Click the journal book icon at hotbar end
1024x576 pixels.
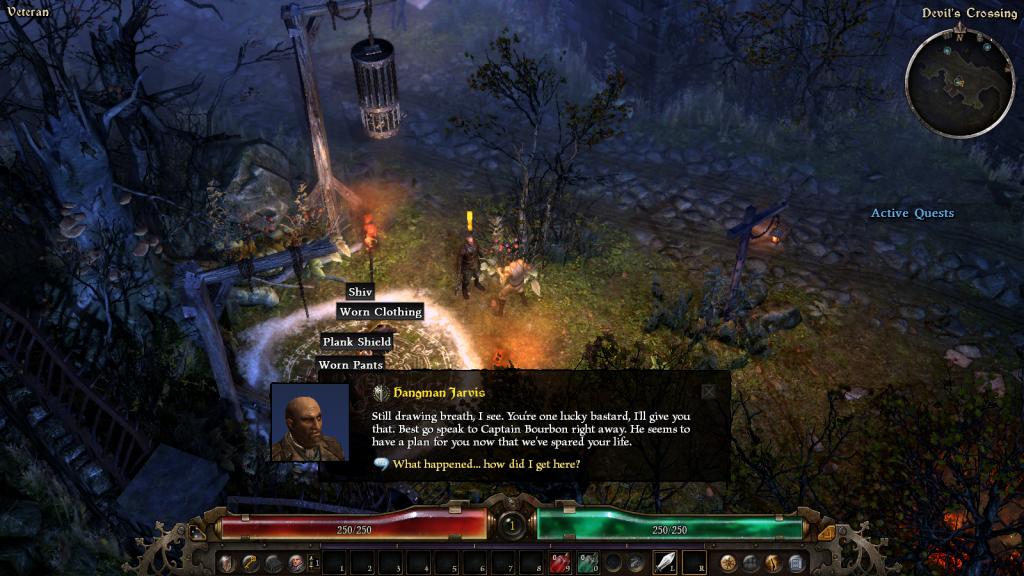pyautogui.click(x=796, y=563)
